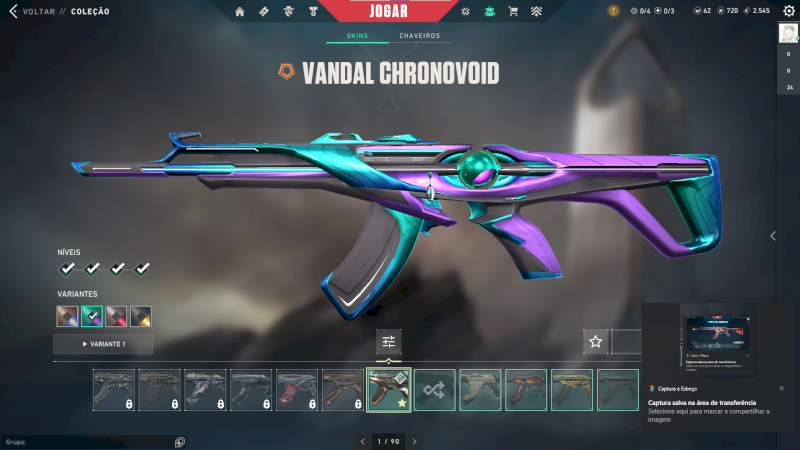Open the skin filter sliders button
The image size is (800, 450).
(x=389, y=342)
